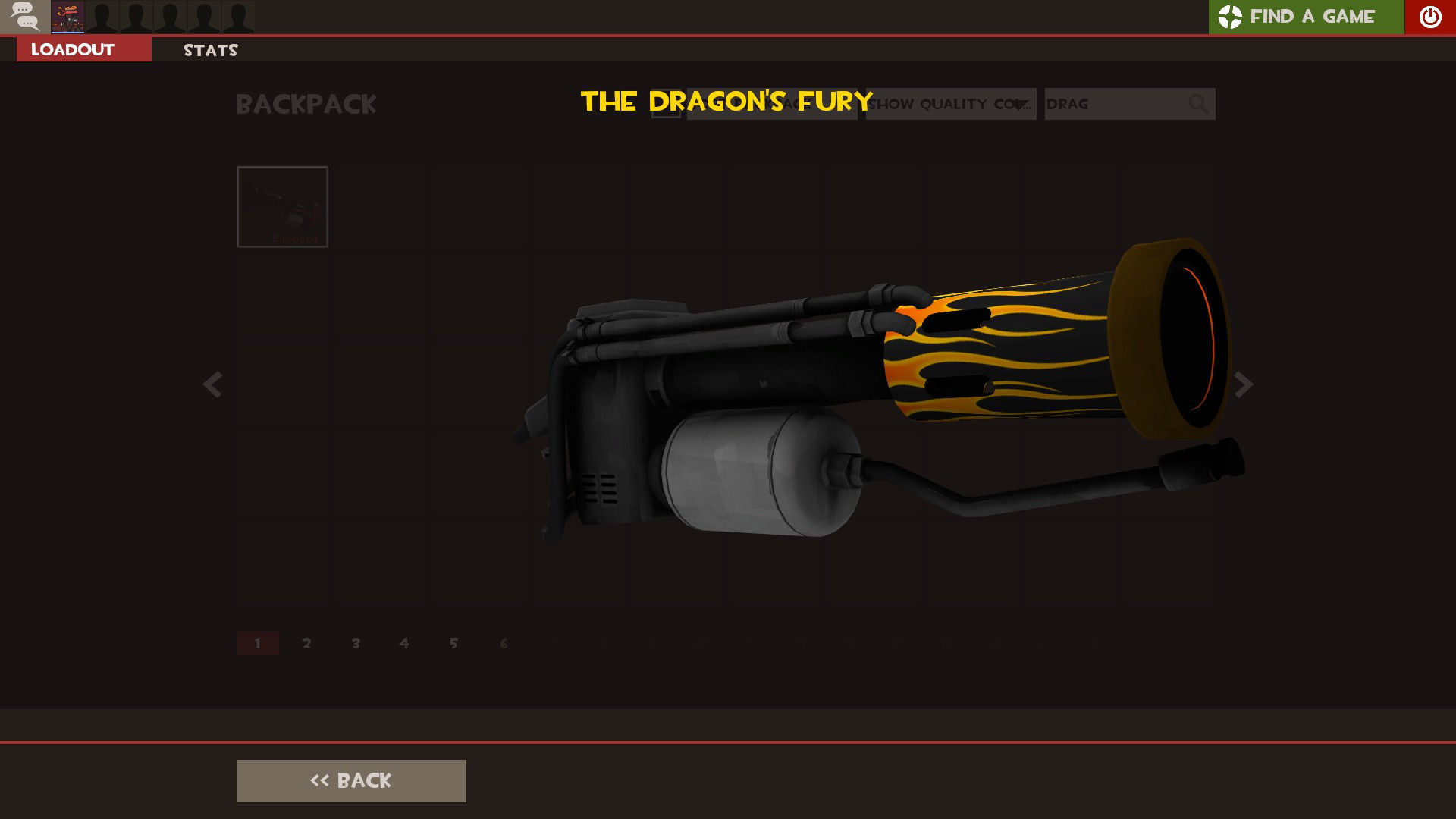This screenshot has width=1456, height=819.
Task: Select backpack page 4
Action: tap(404, 642)
